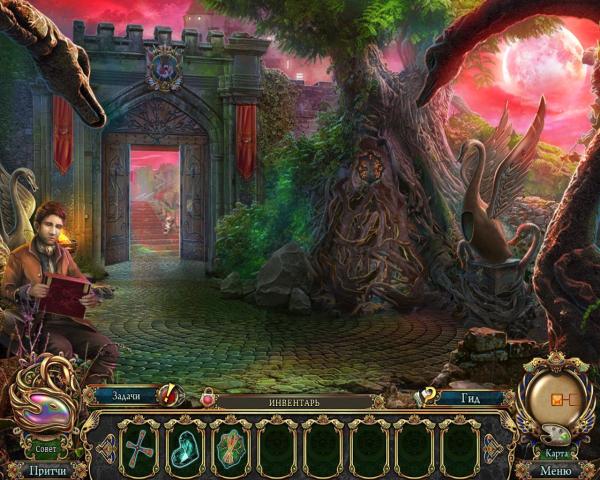
Task: Select the teal crystal shard inventory item
Action: 185,445
